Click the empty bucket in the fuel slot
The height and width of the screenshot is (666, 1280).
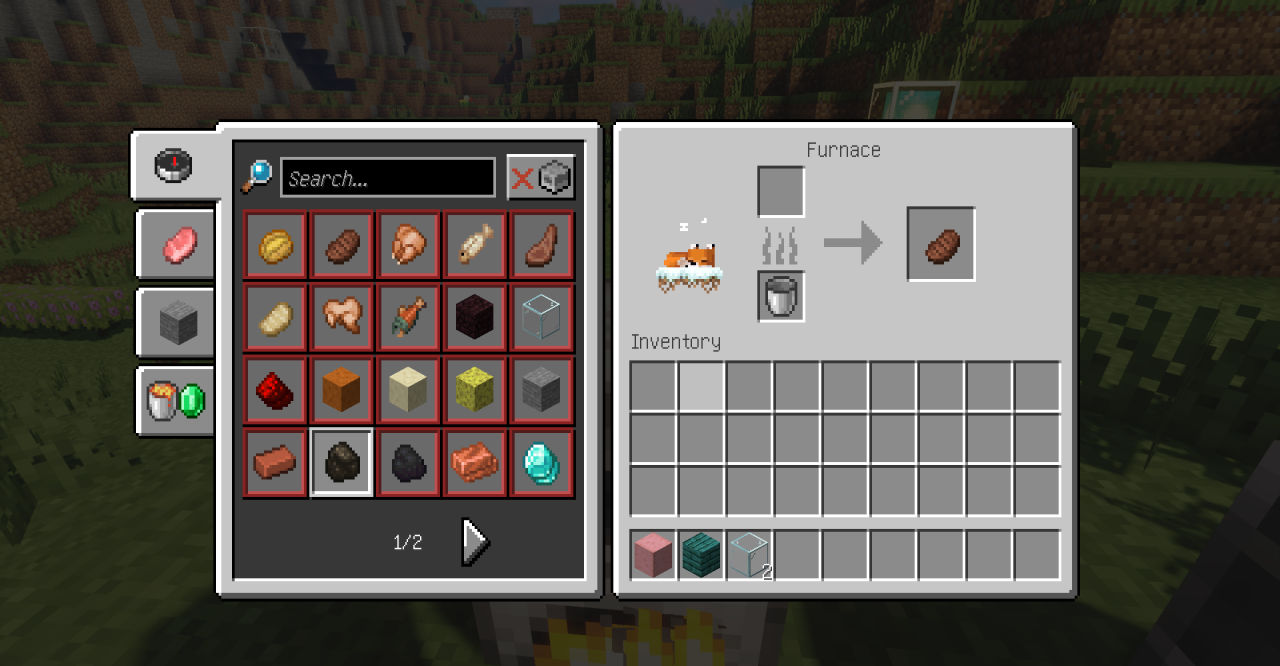(x=781, y=297)
